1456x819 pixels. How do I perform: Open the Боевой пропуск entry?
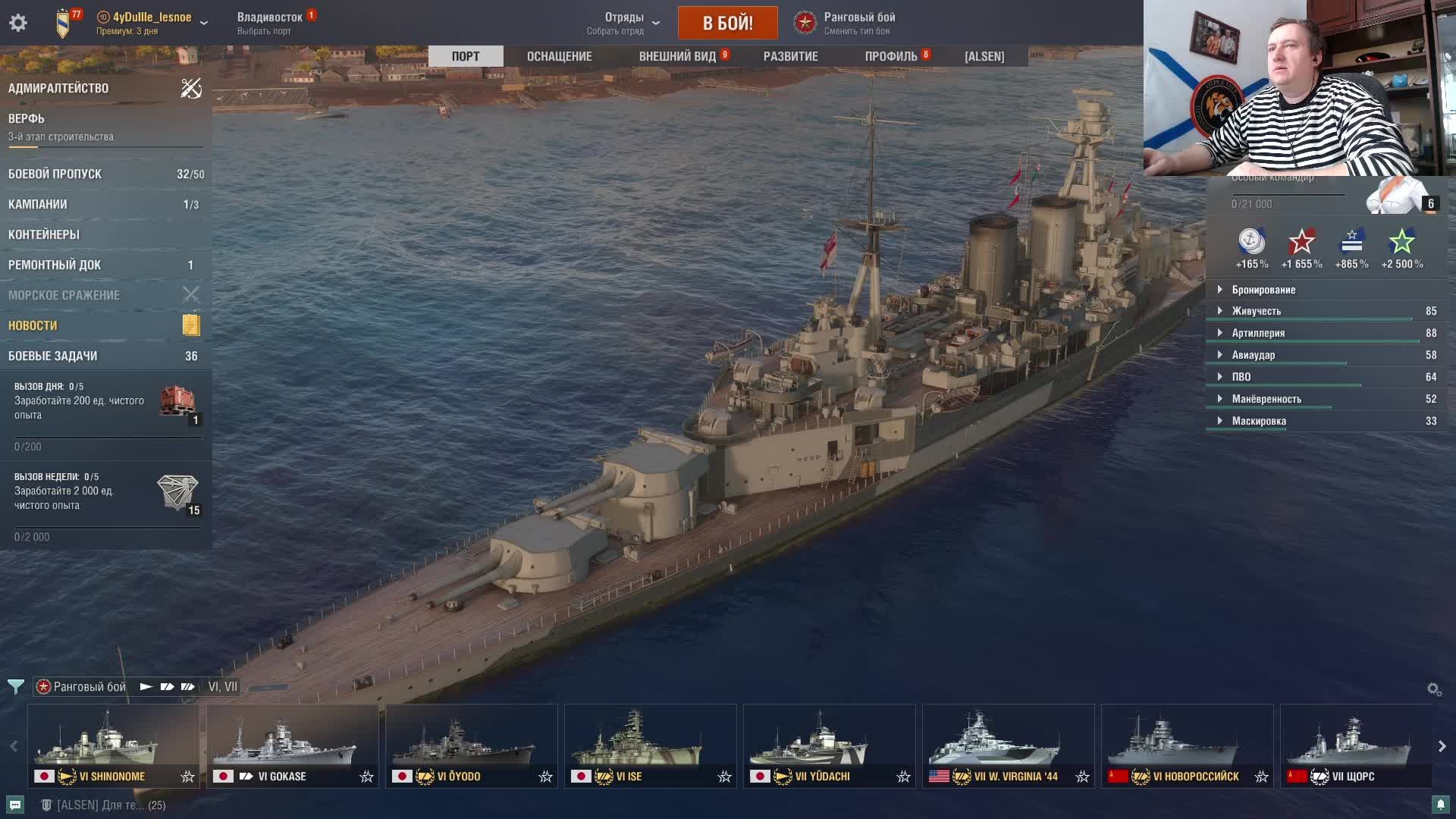click(55, 174)
